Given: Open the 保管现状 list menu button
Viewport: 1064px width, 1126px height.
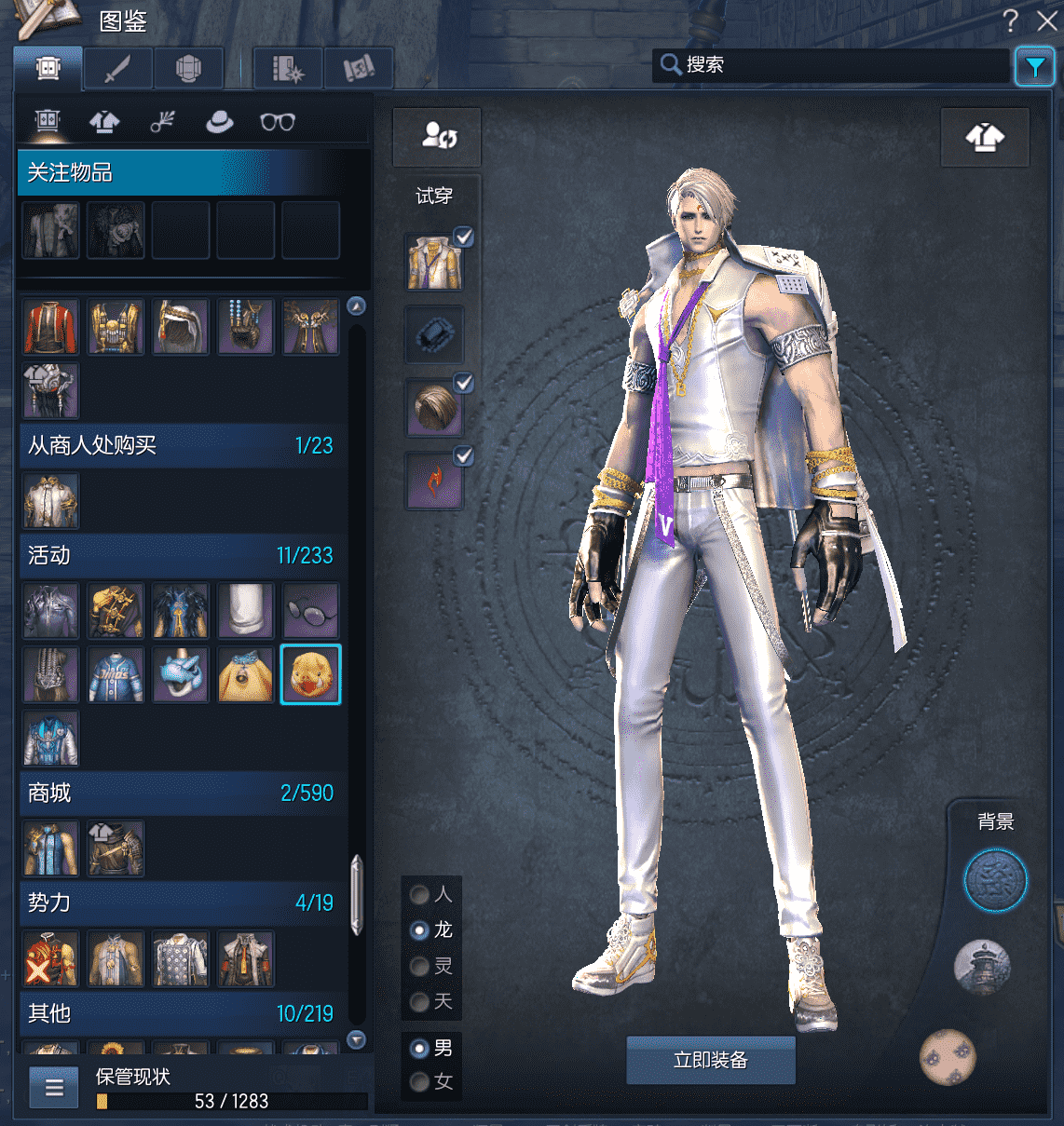Looking at the screenshot, I should (54, 1087).
